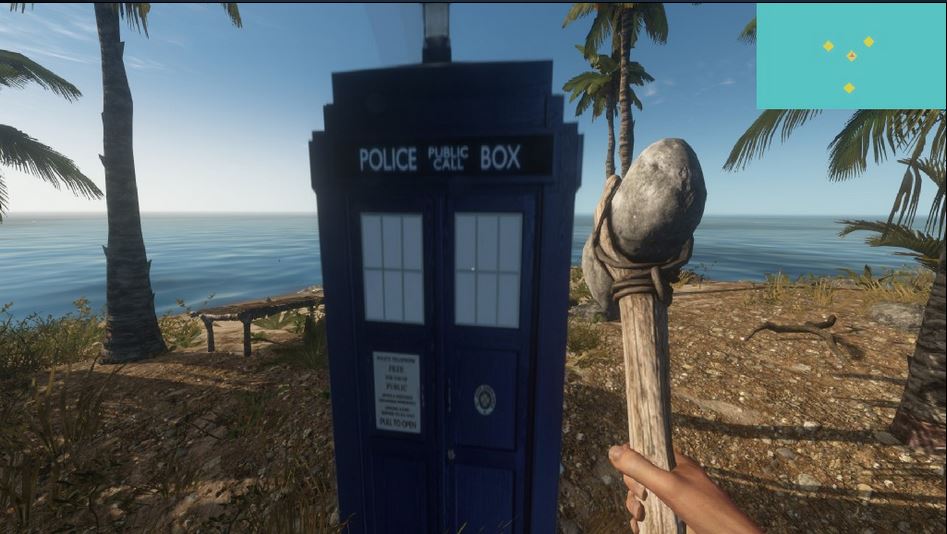Select the minimap marker with the red arrow
The image size is (947, 534).
(851, 56)
